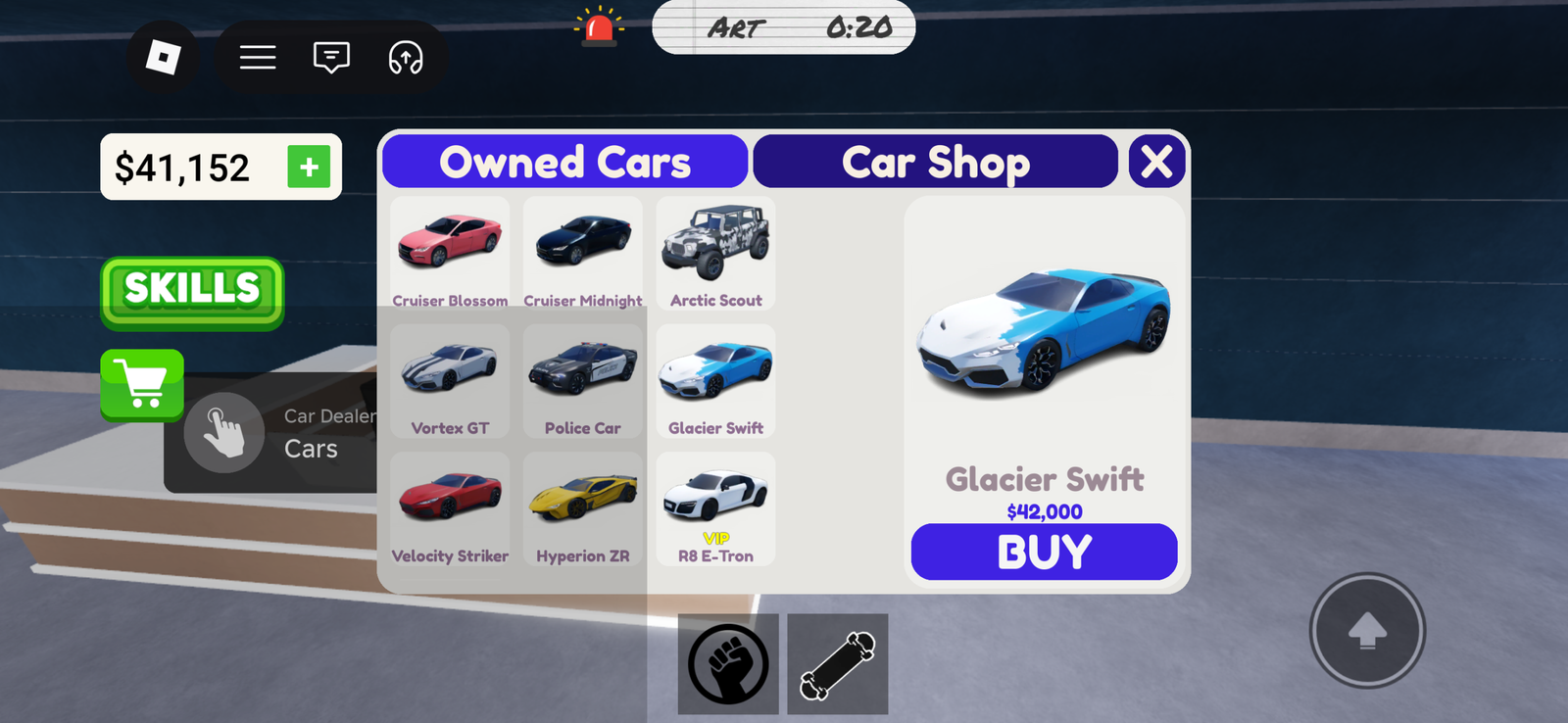
Task: Close the car dealer window
Action: (1156, 162)
